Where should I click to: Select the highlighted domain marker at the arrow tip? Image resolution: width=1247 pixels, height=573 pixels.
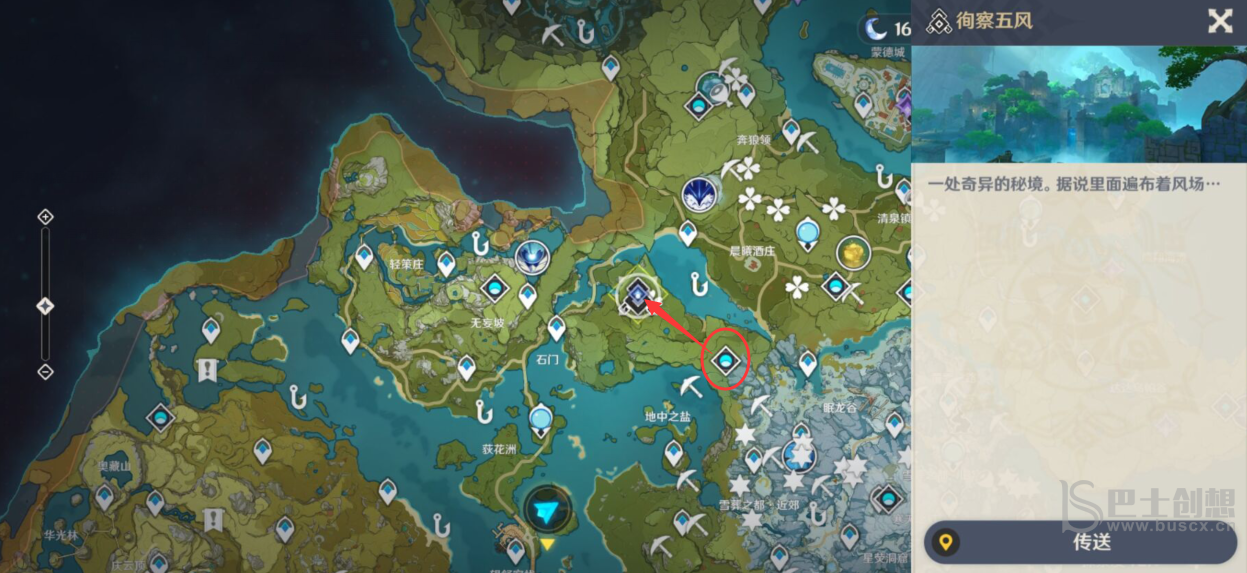pyautogui.click(x=636, y=294)
